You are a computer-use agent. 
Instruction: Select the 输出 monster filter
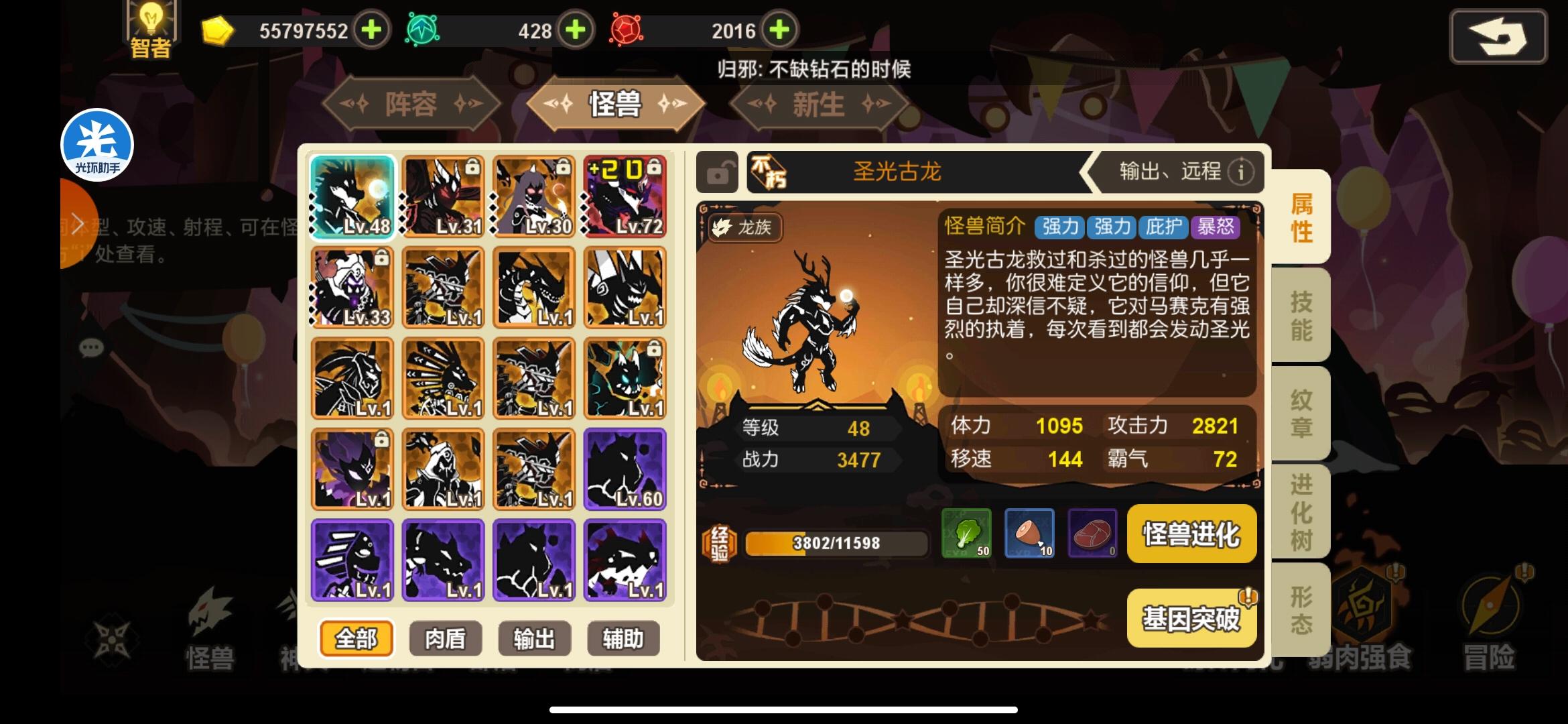tap(534, 638)
